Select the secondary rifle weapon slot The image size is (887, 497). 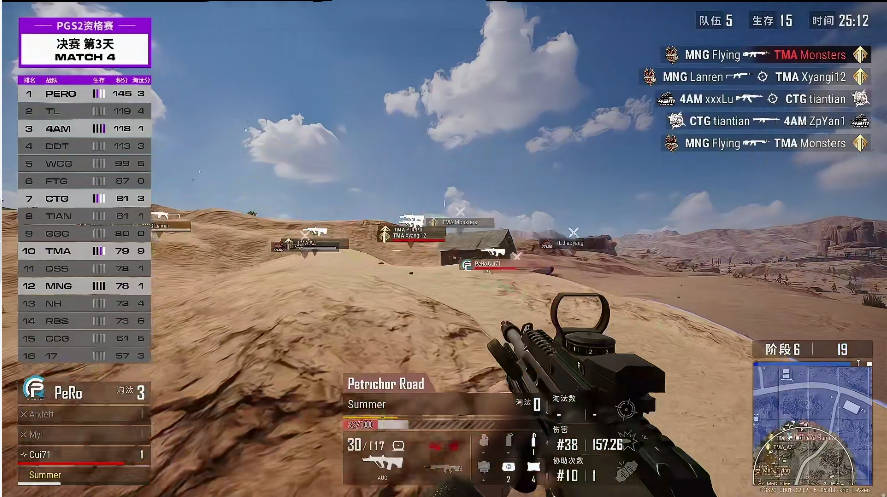point(443,466)
